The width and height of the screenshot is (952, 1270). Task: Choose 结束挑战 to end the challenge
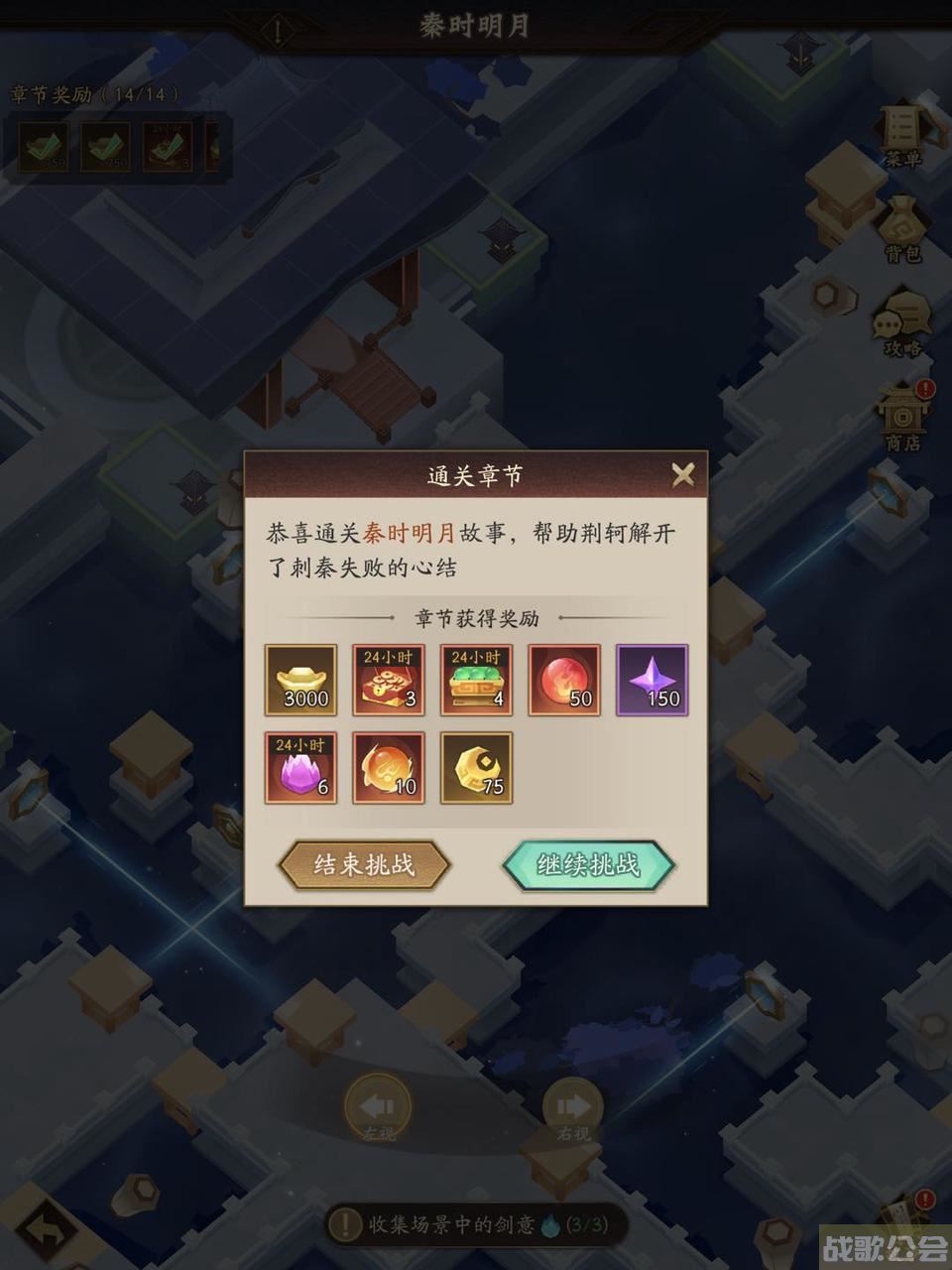pos(364,864)
